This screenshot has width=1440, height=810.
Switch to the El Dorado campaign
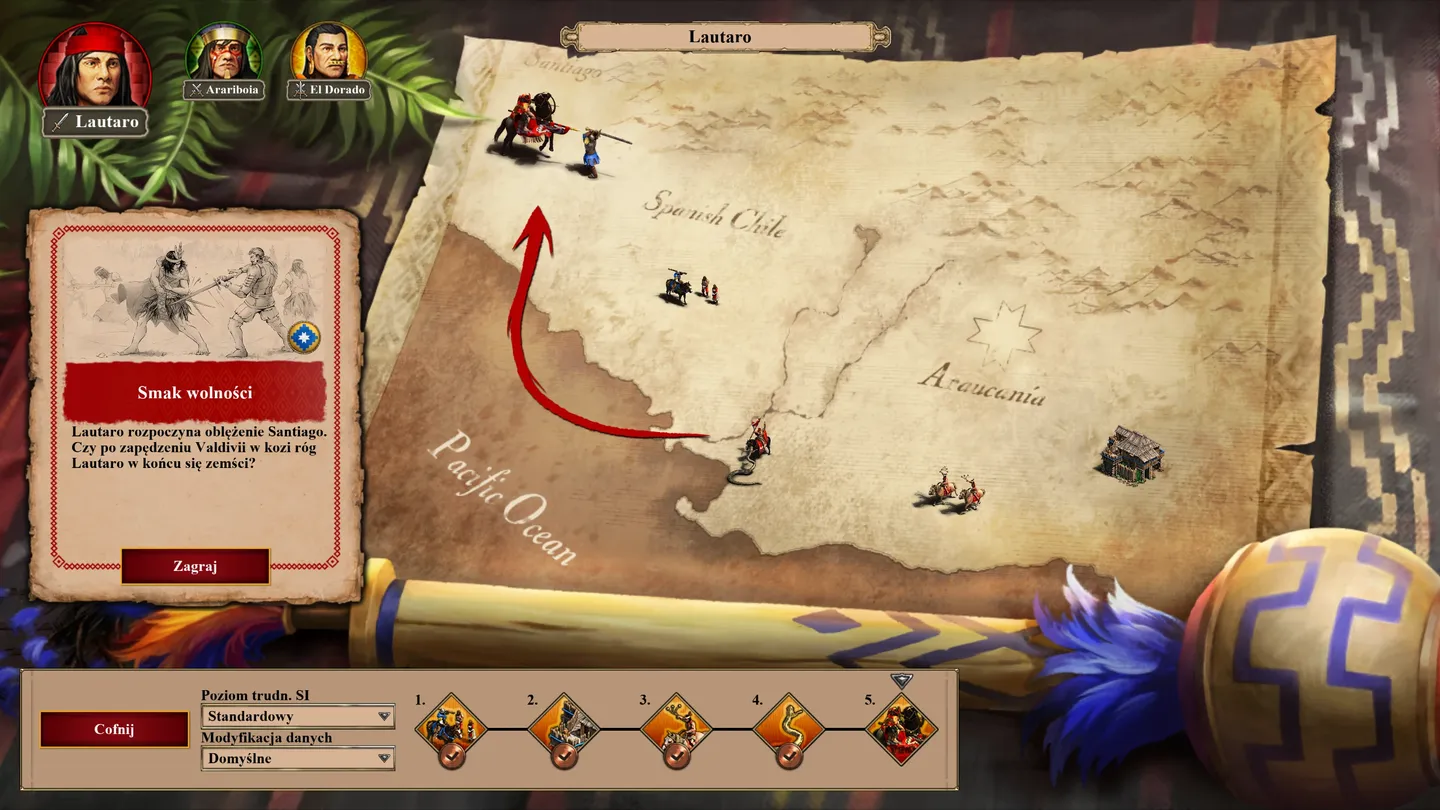click(x=328, y=57)
